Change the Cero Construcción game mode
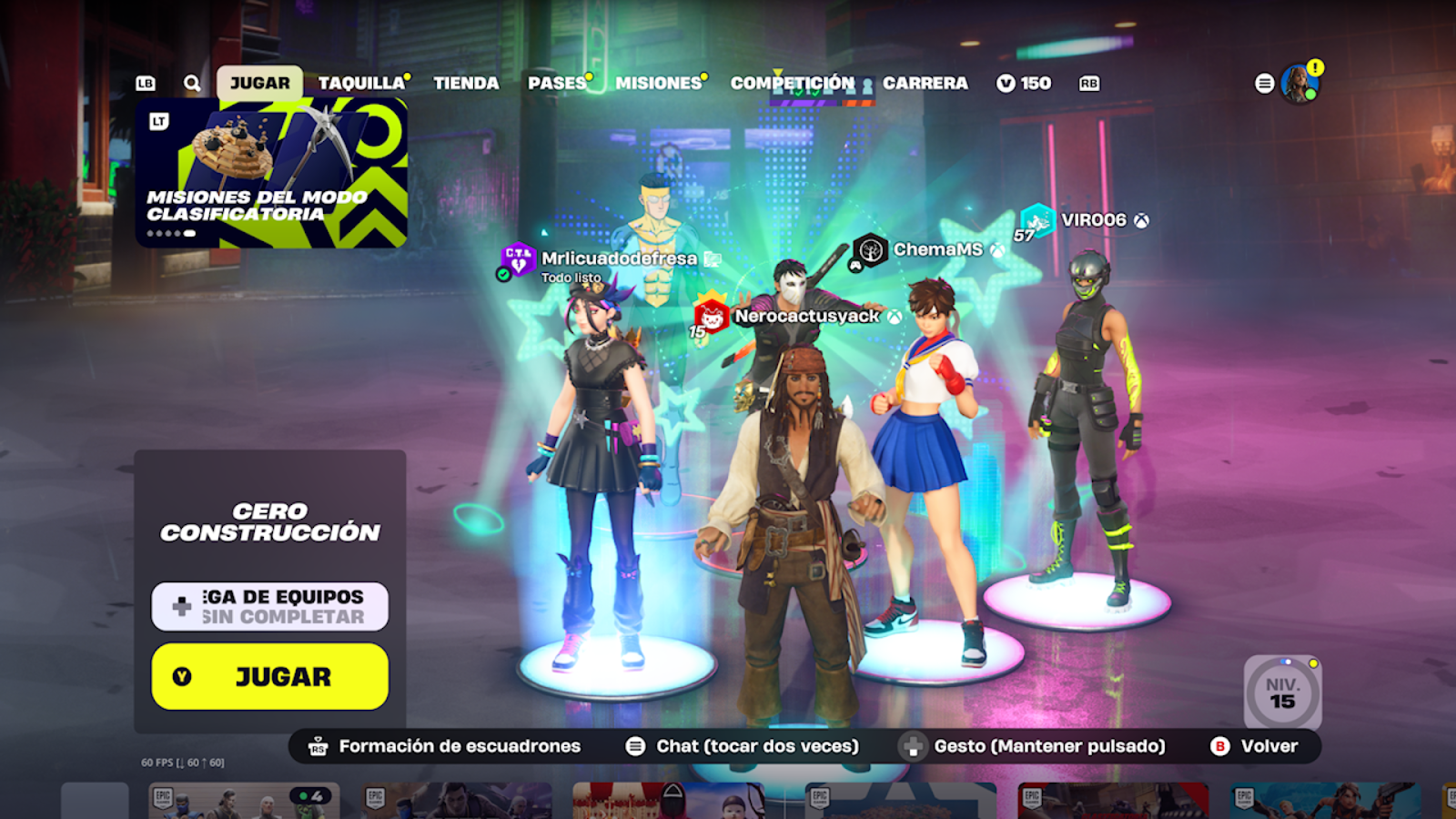Viewport: 1456px width, 819px height. point(270,521)
